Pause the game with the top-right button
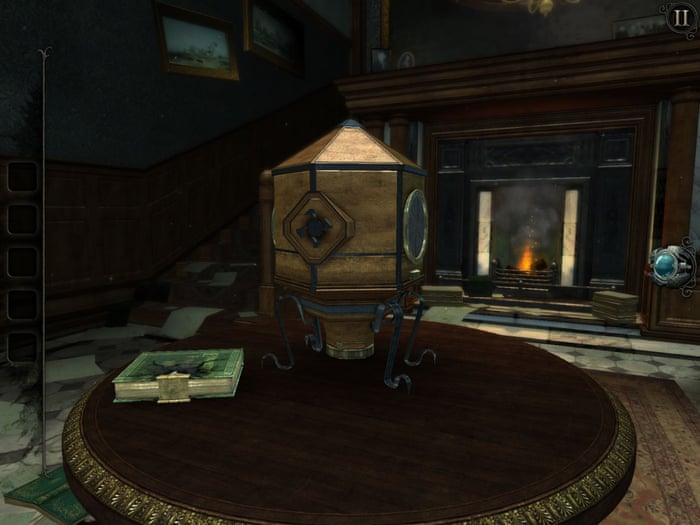The image size is (700, 525). pyautogui.click(x=677, y=18)
